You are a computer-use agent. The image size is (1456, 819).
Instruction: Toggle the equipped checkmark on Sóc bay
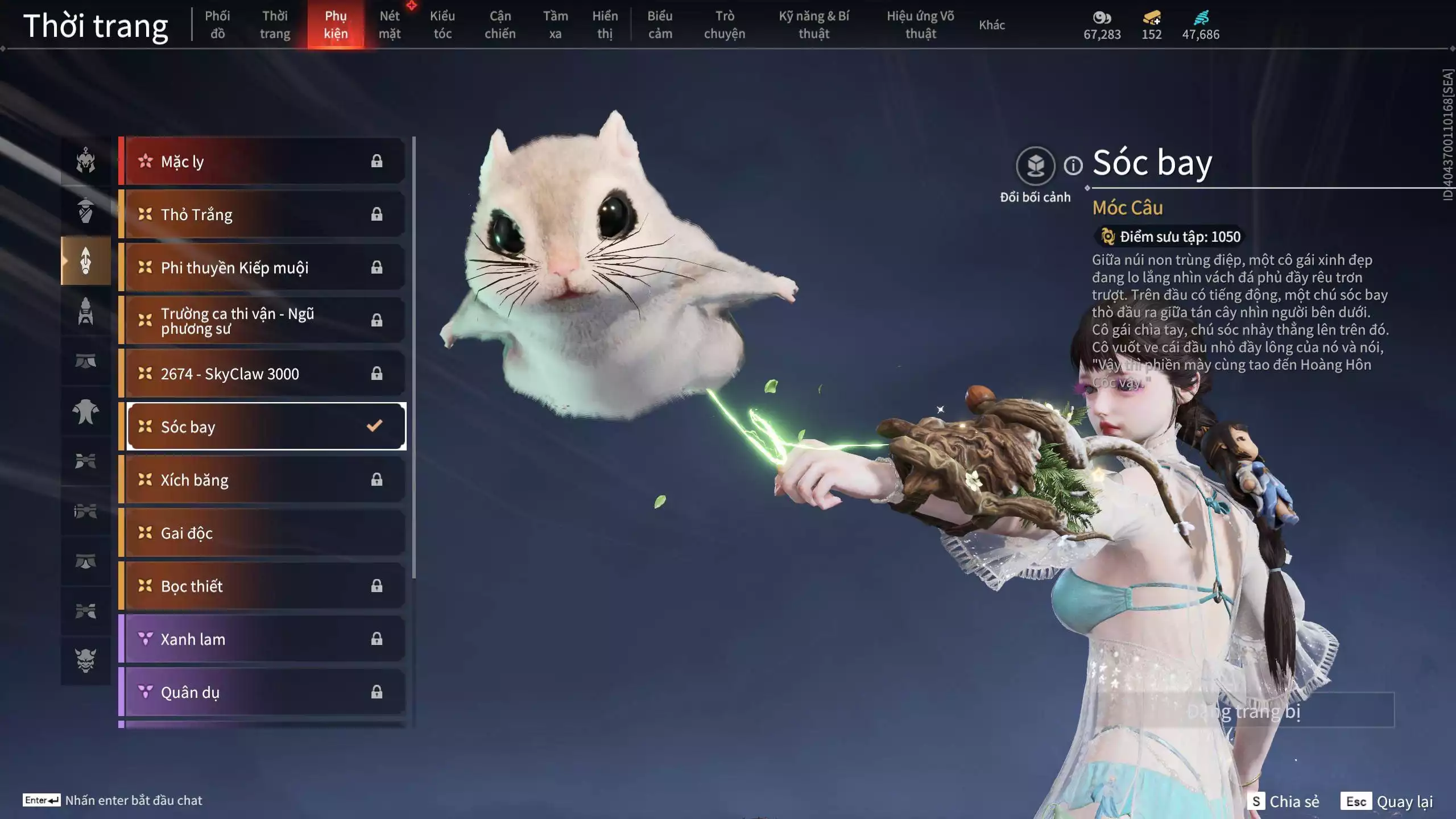[x=374, y=425]
